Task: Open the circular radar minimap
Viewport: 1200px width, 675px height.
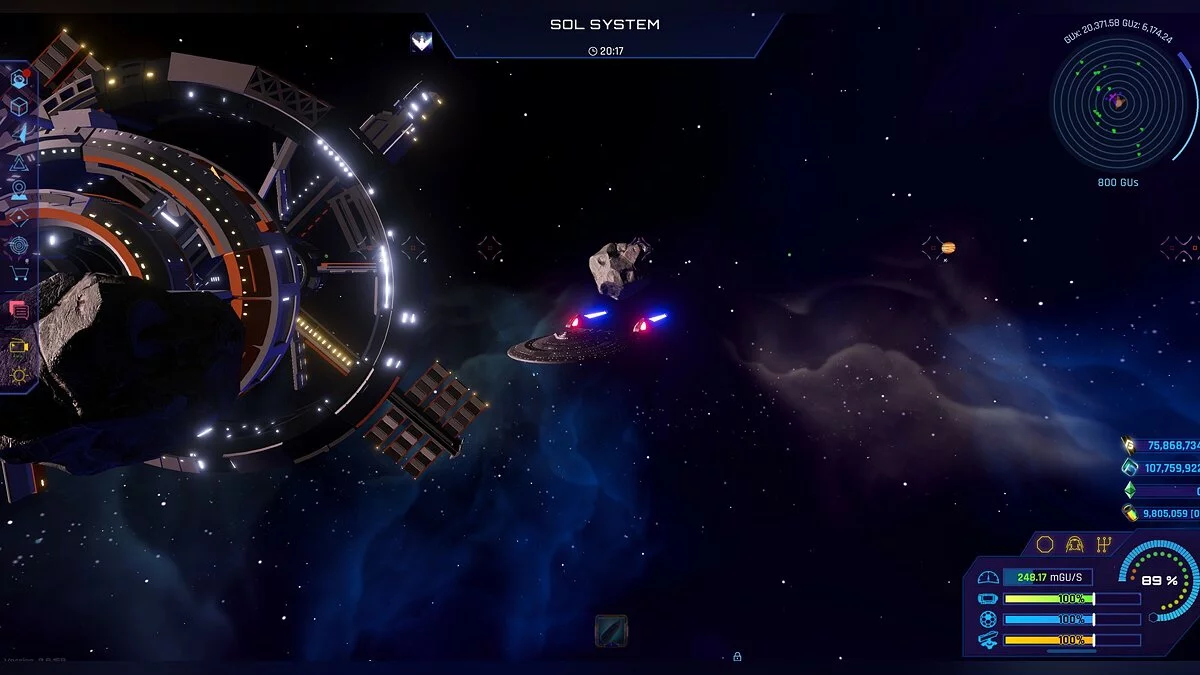Action: [1117, 102]
